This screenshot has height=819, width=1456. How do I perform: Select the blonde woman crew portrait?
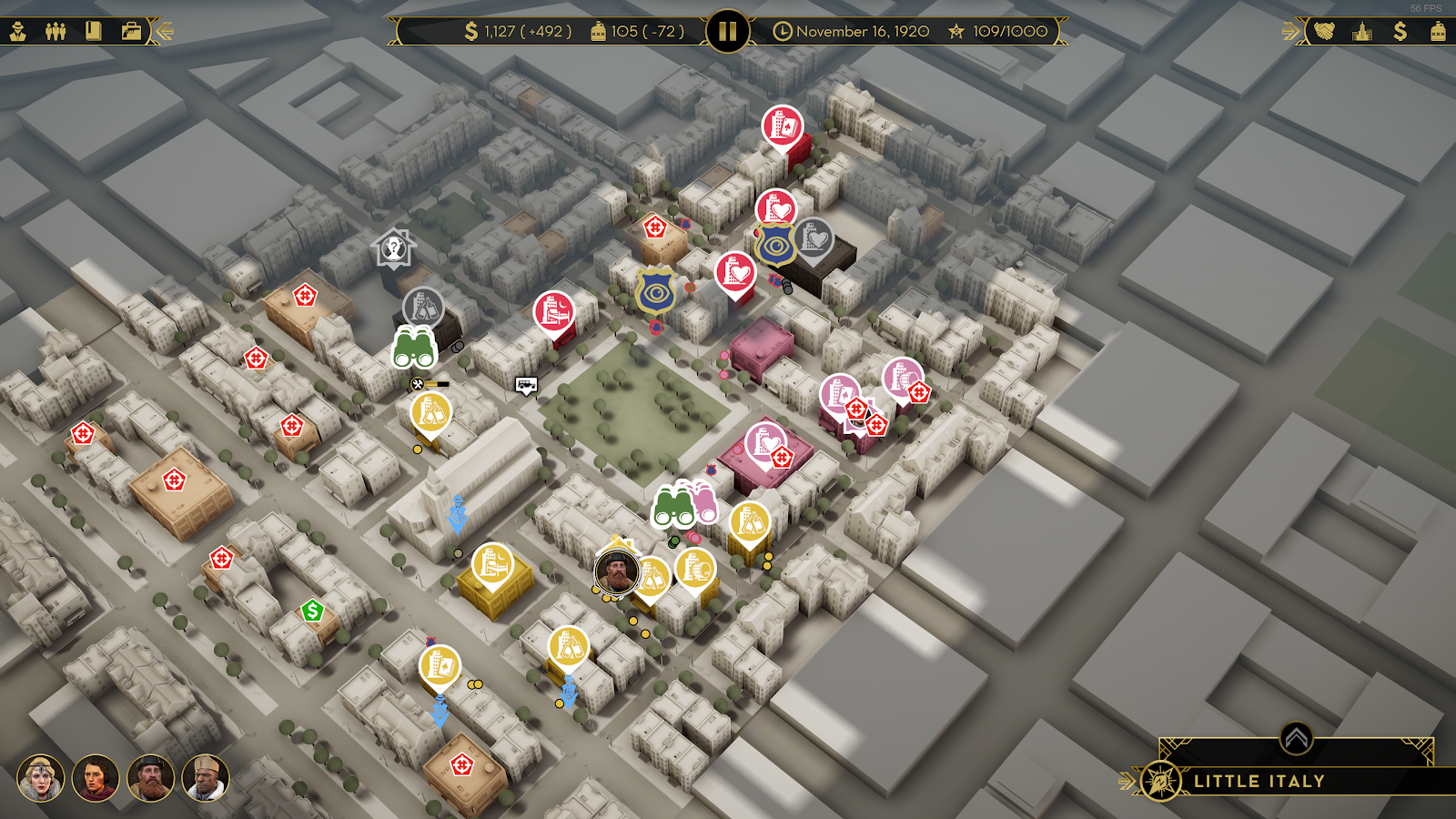click(40, 778)
